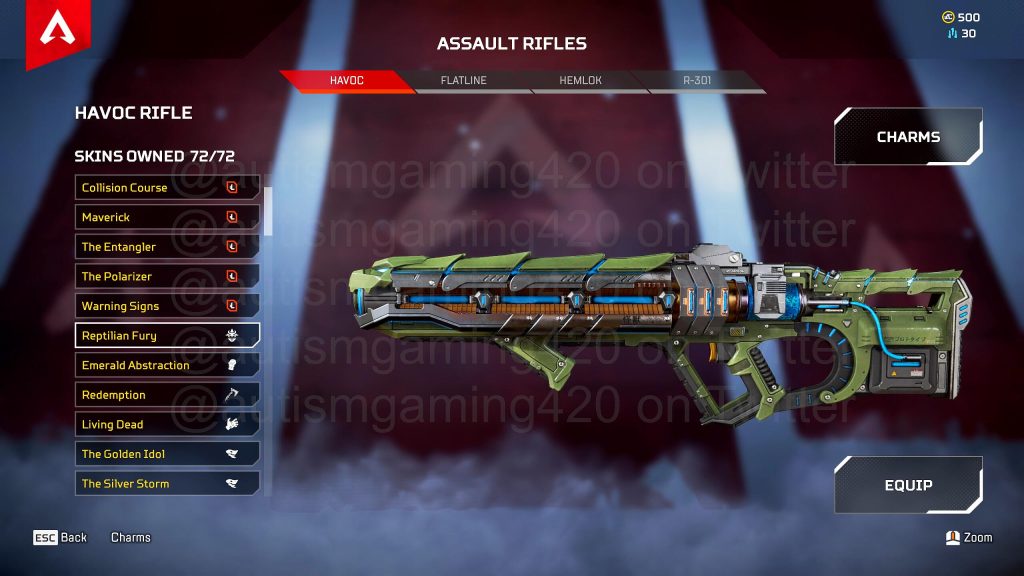The width and height of the screenshot is (1024, 576).
Task: Click the skin list scrollbar
Action: point(268,210)
